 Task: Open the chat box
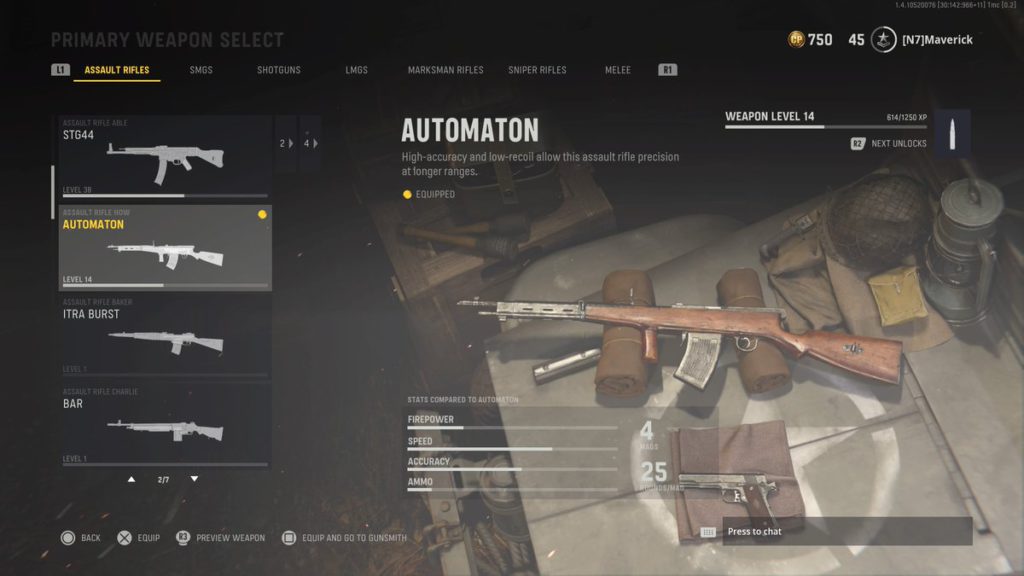[846, 531]
